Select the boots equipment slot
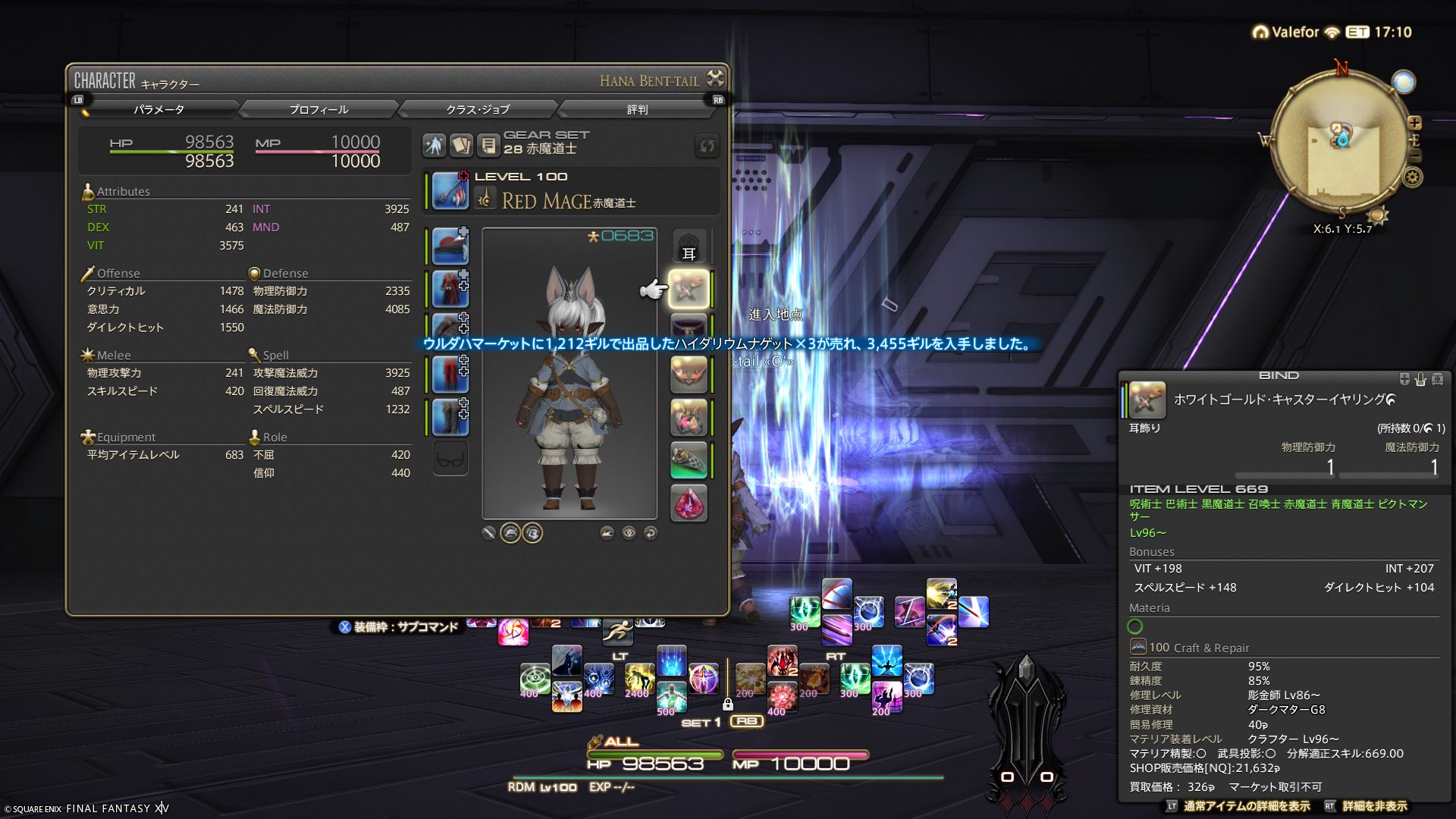The height and width of the screenshot is (819, 1456). tap(450, 416)
